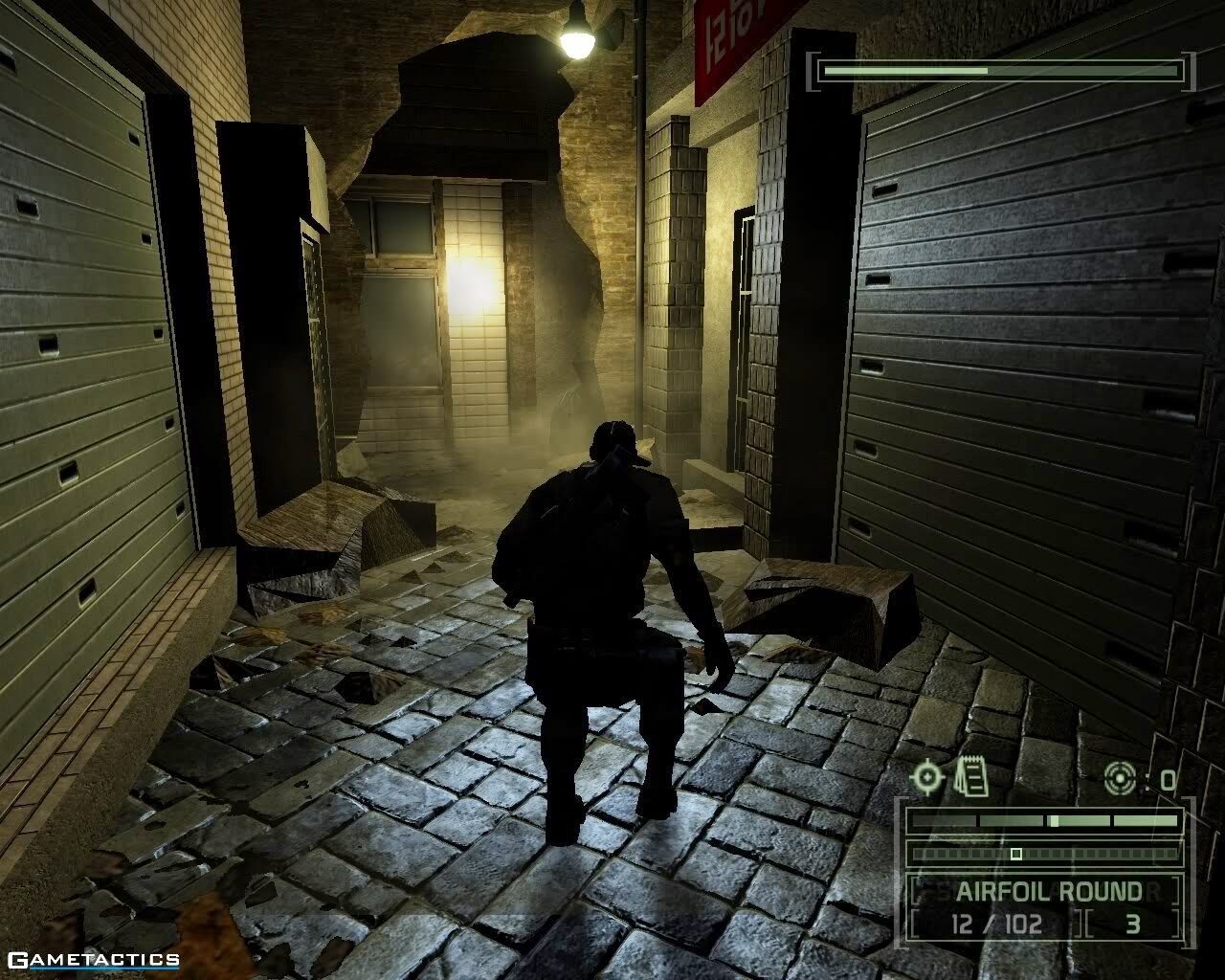Click Sam Fisher's character model
The image size is (1225, 980).
click(x=603, y=622)
